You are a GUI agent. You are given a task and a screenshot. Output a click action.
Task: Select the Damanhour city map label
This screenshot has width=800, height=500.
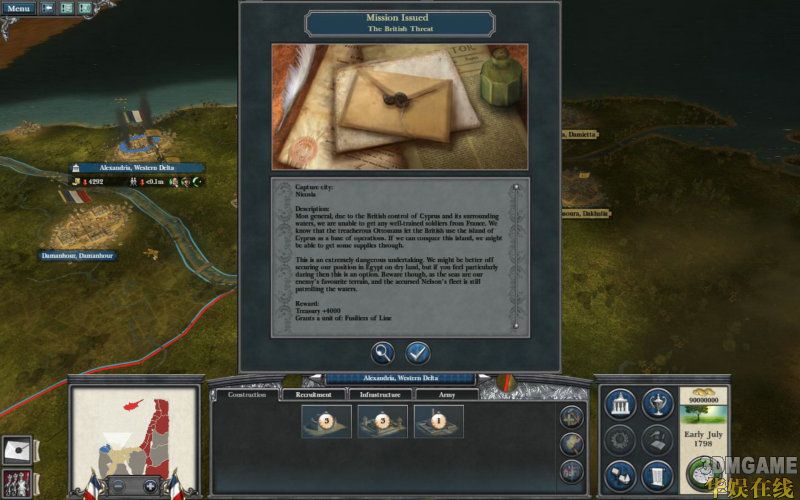tap(77, 256)
